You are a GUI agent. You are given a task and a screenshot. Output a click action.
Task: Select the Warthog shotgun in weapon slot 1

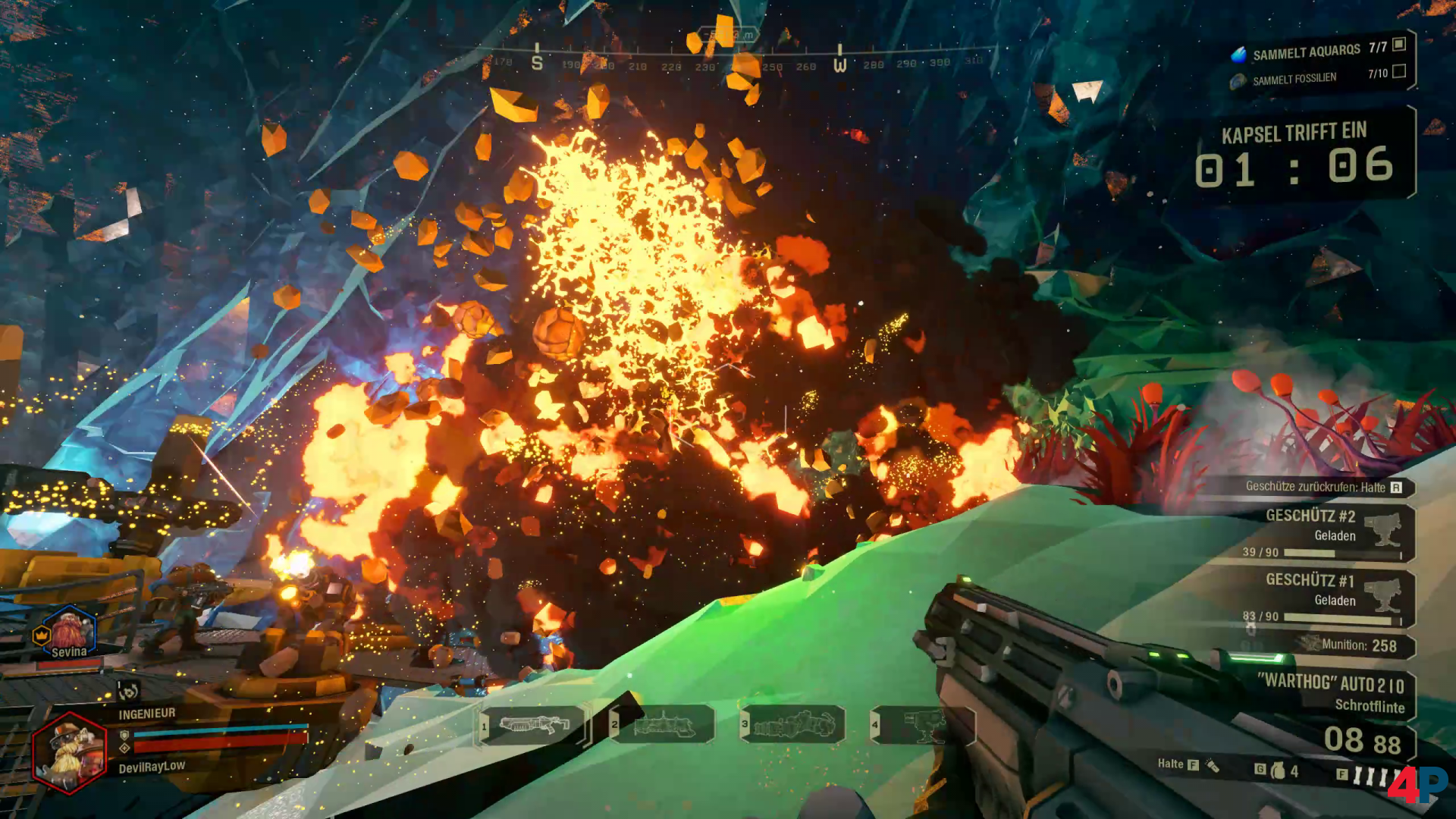534,725
